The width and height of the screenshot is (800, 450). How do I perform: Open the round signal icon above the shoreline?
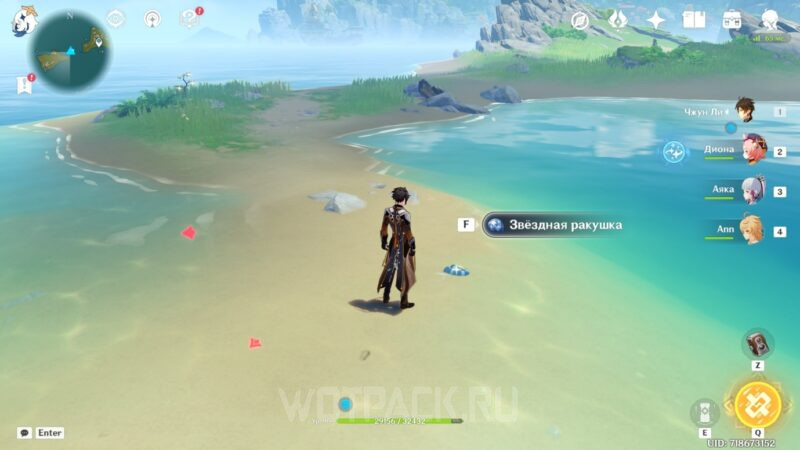(152, 18)
